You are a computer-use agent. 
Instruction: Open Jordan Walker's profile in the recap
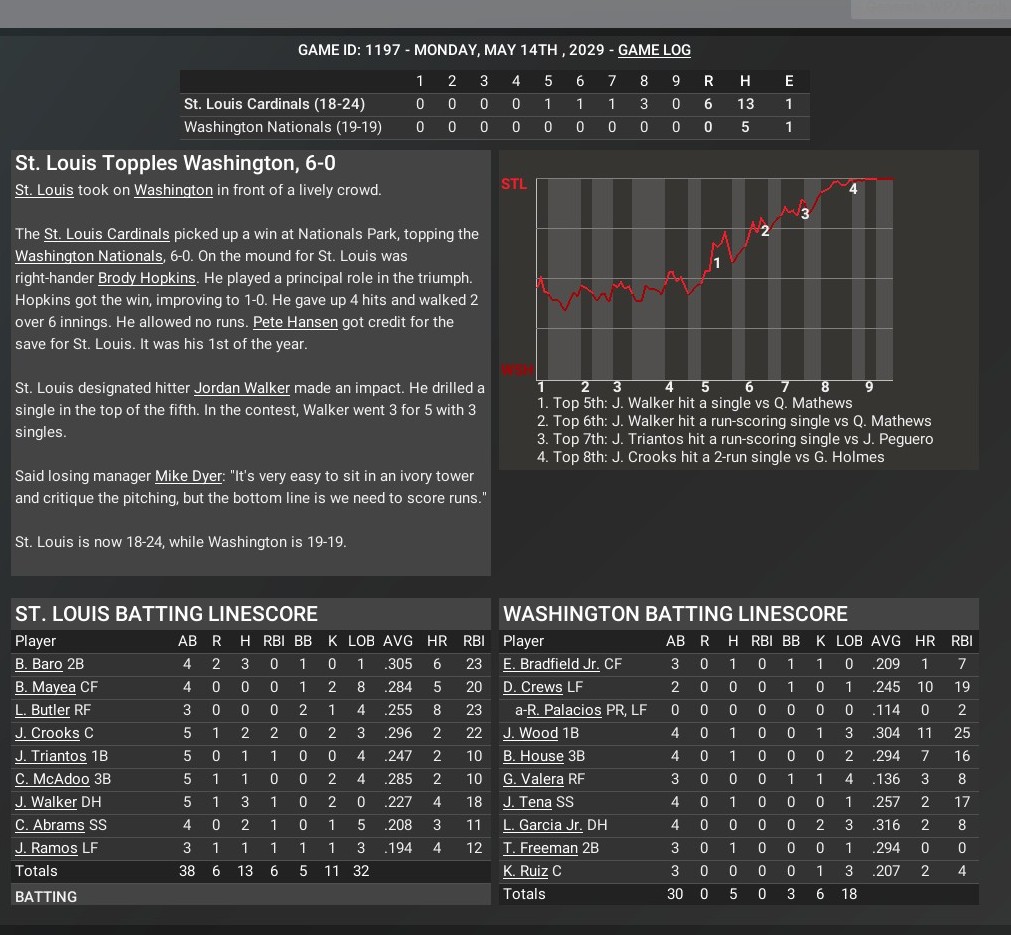pos(242,388)
